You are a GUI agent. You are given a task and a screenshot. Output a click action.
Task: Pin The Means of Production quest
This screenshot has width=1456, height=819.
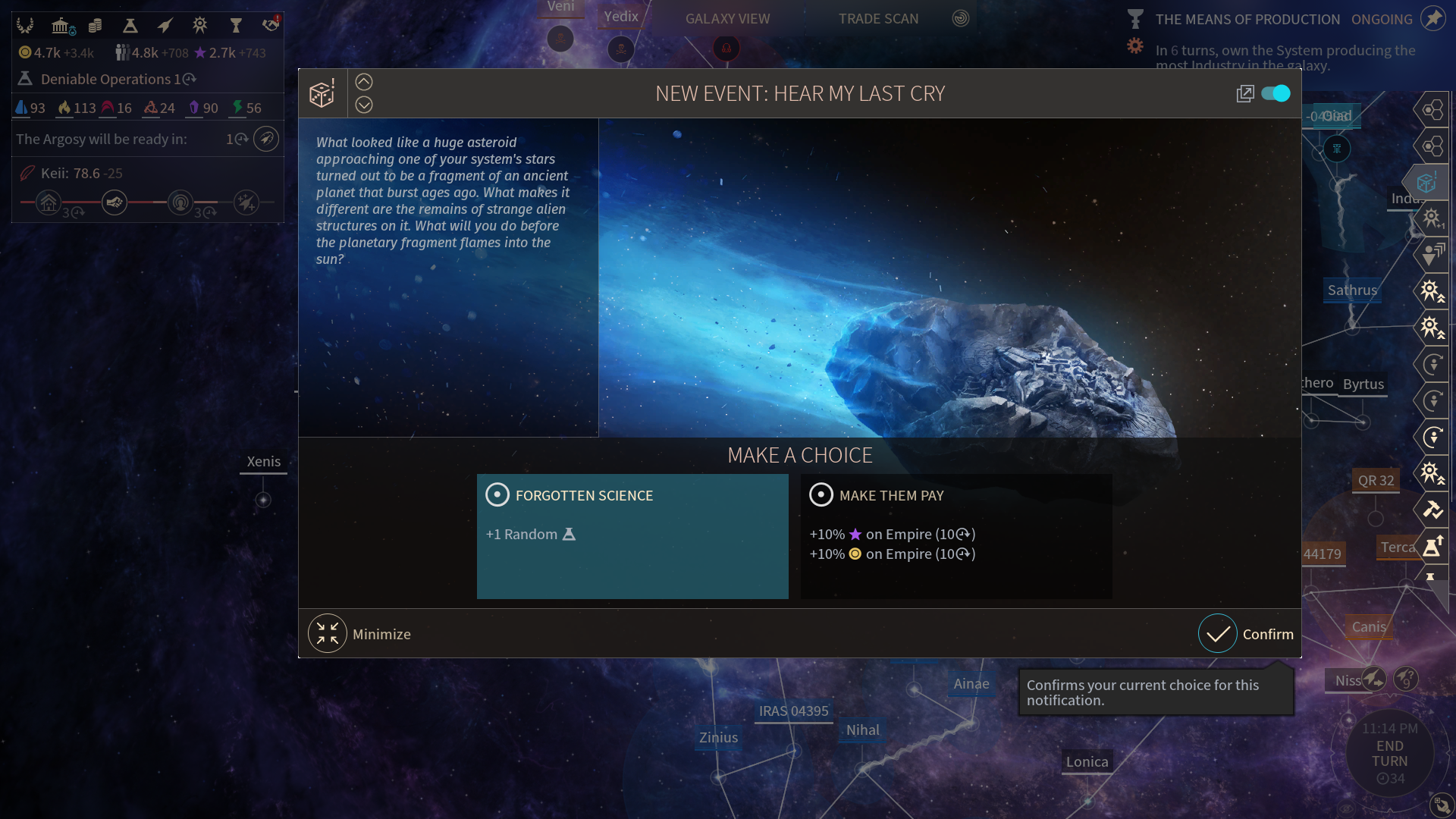[x=1432, y=19]
